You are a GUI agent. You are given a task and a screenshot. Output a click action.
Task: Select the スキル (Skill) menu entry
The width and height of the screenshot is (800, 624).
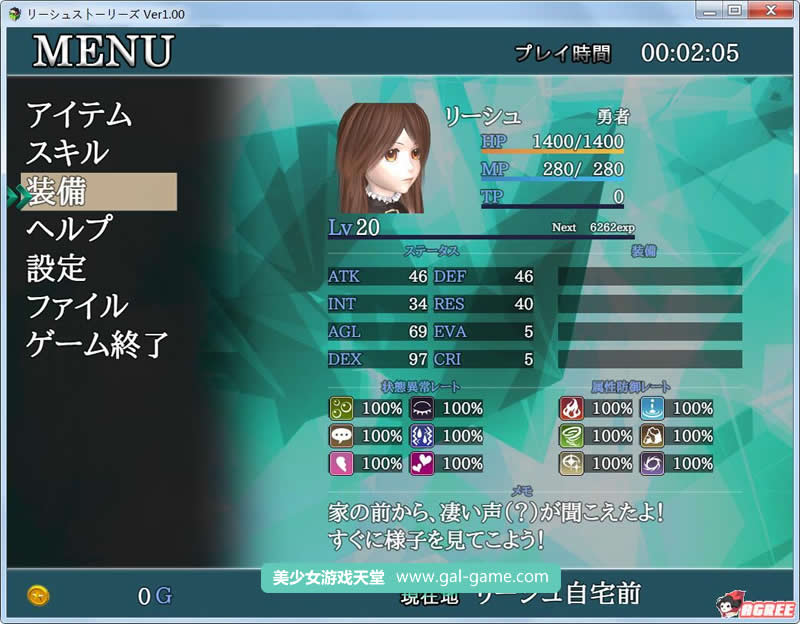click(x=67, y=153)
